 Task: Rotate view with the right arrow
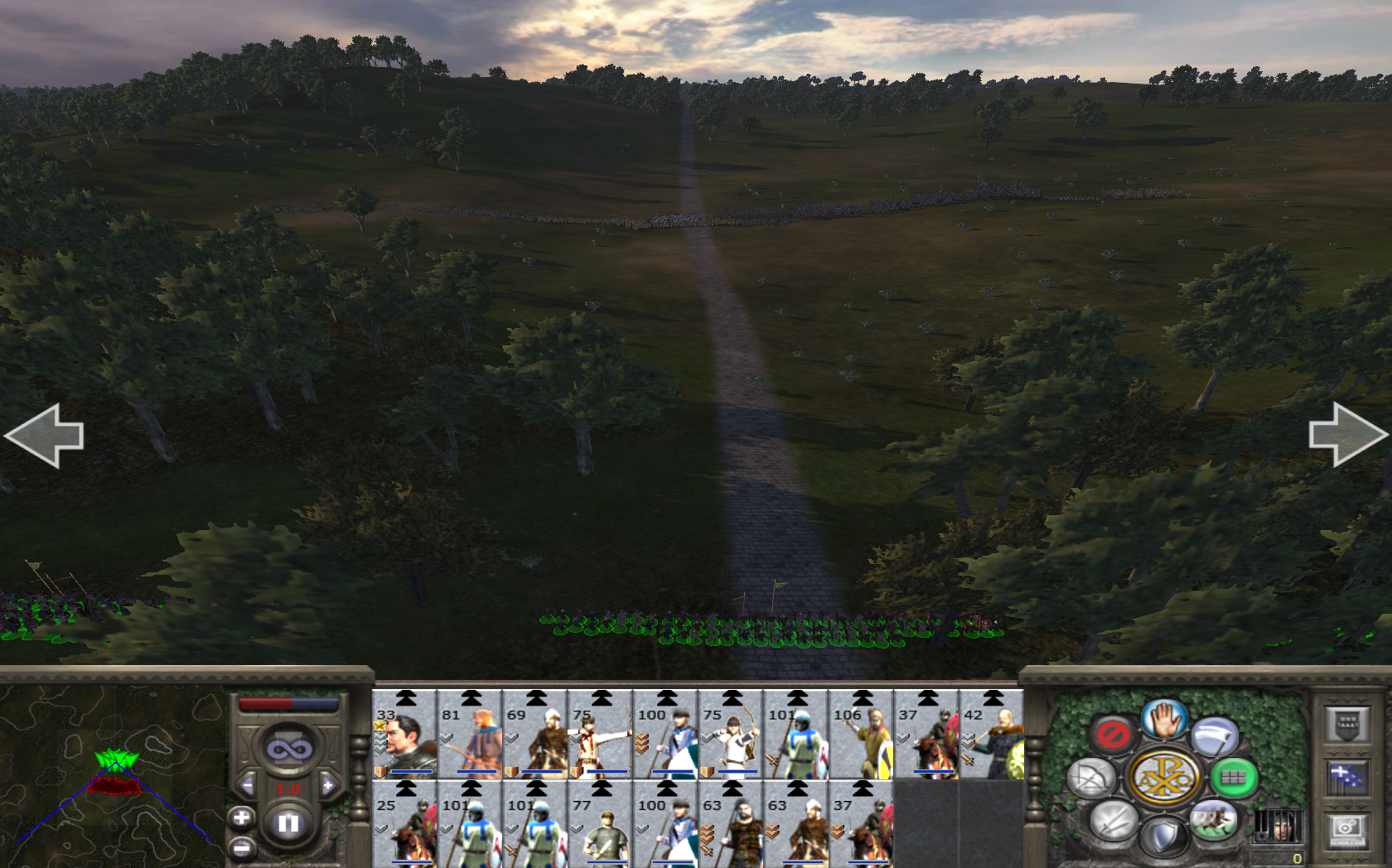pos(1347,436)
